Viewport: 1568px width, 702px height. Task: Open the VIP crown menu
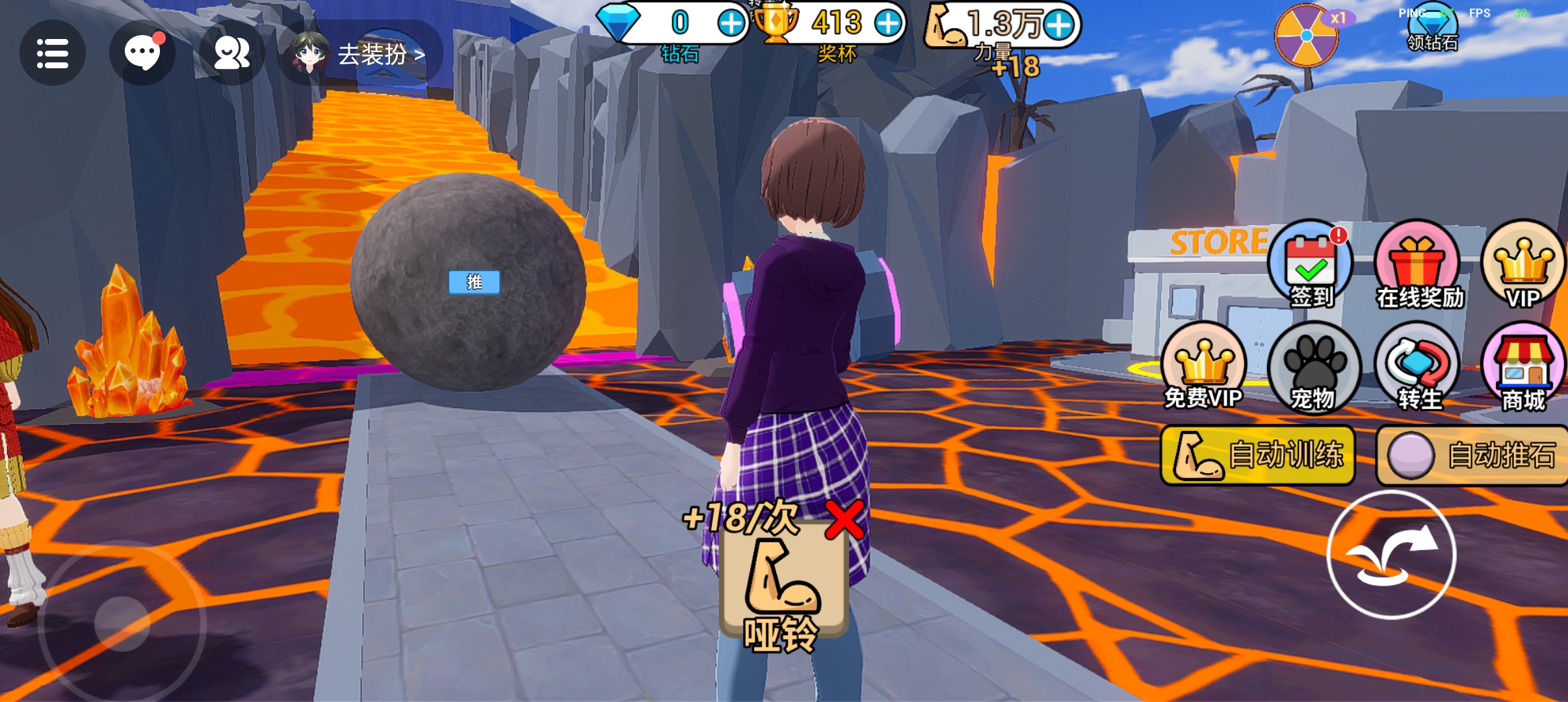click(1524, 265)
